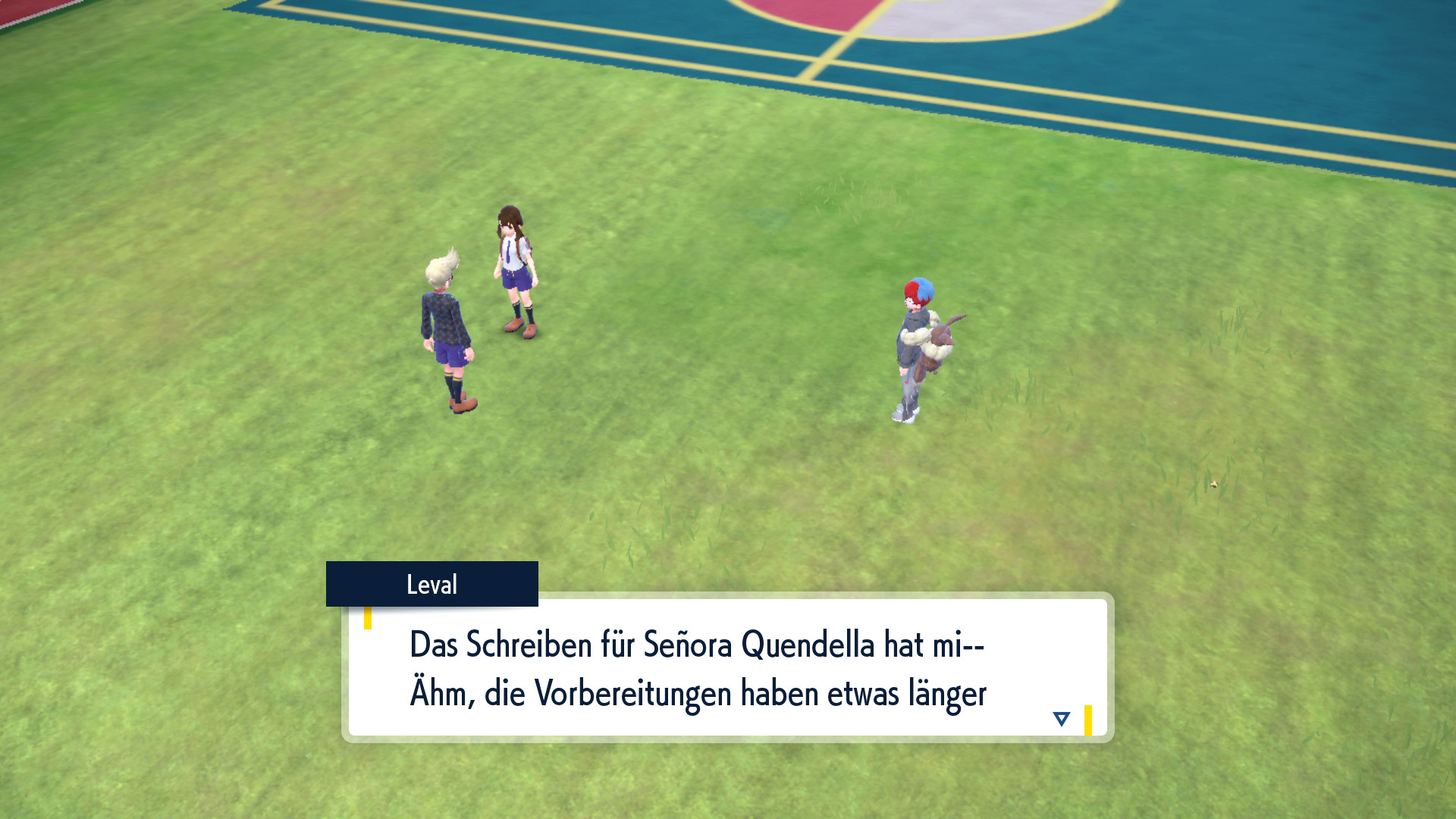Image resolution: width=1456 pixels, height=819 pixels.
Task: Click the dialogue advance arrow
Action: pyautogui.click(x=1061, y=717)
